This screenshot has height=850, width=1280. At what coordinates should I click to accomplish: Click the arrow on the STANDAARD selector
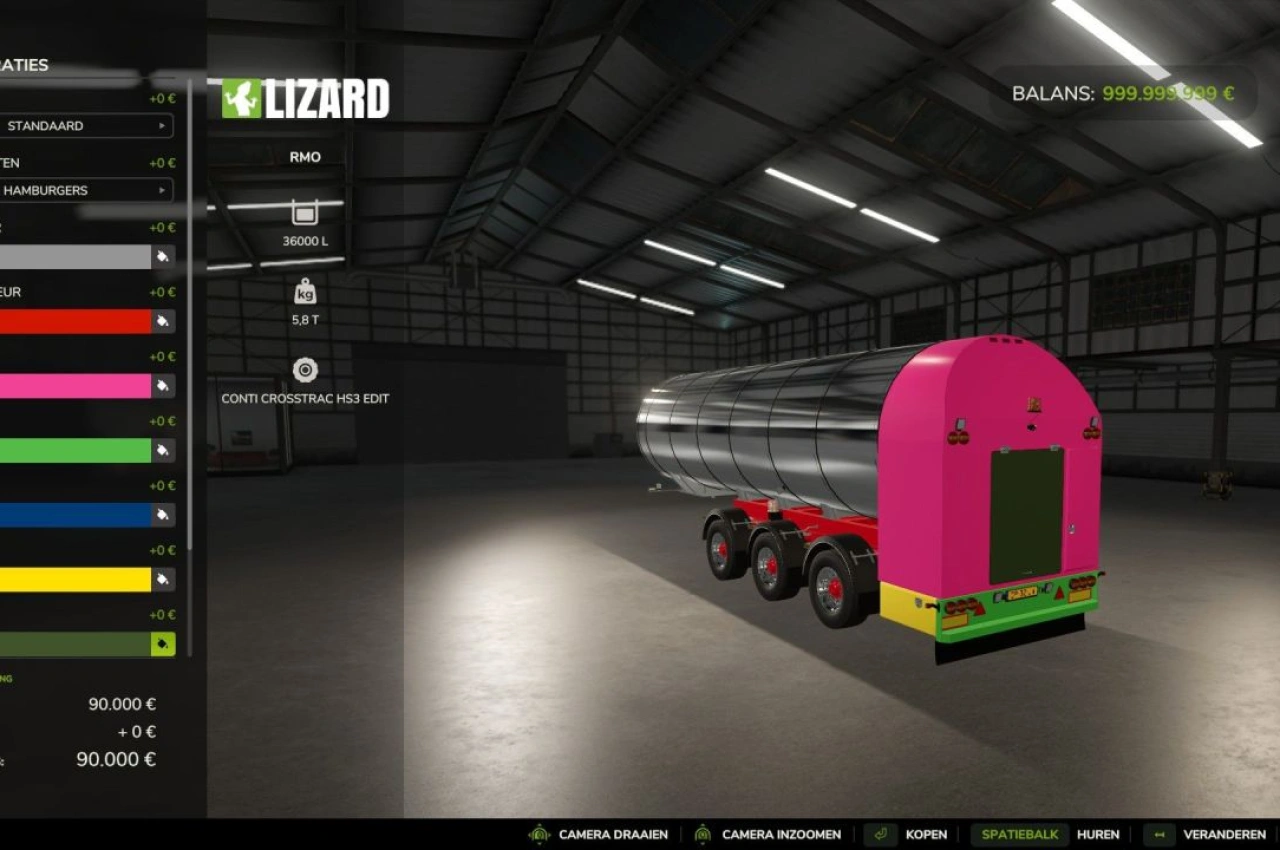[x=162, y=126]
